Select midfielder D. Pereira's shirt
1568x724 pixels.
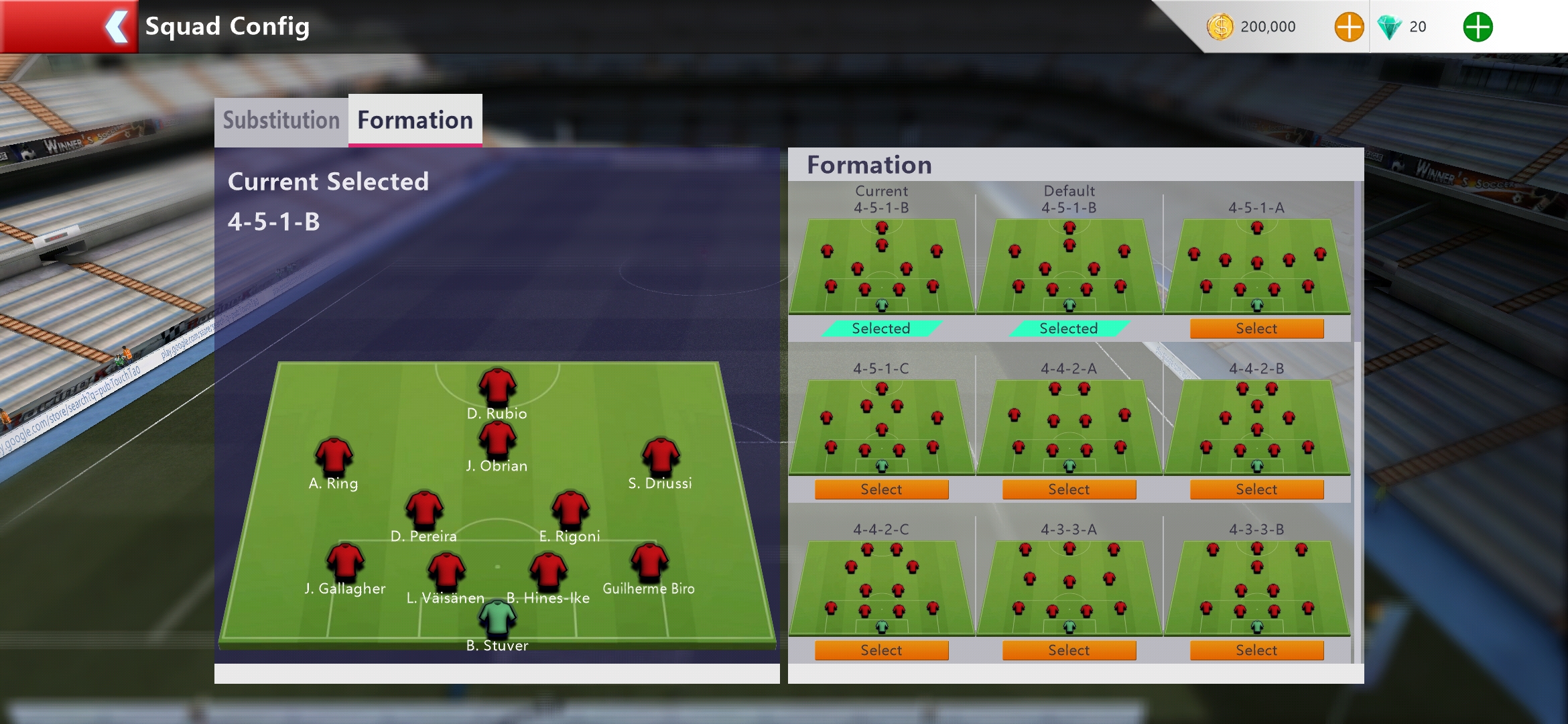pyautogui.click(x=424, y=509)
